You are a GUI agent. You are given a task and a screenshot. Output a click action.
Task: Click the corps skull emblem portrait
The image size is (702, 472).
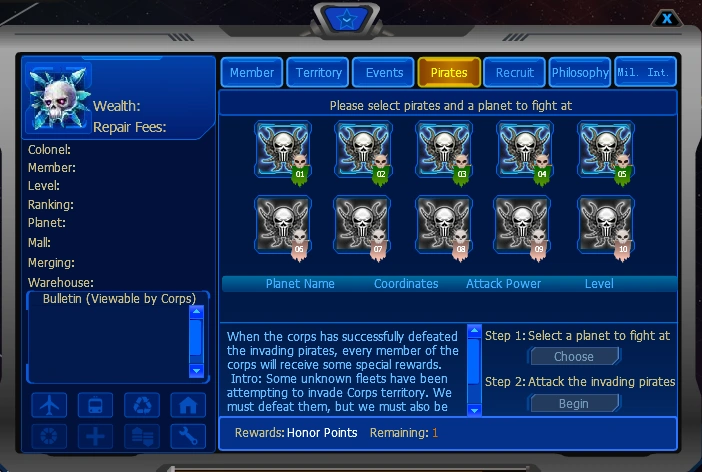click(59, 98)
